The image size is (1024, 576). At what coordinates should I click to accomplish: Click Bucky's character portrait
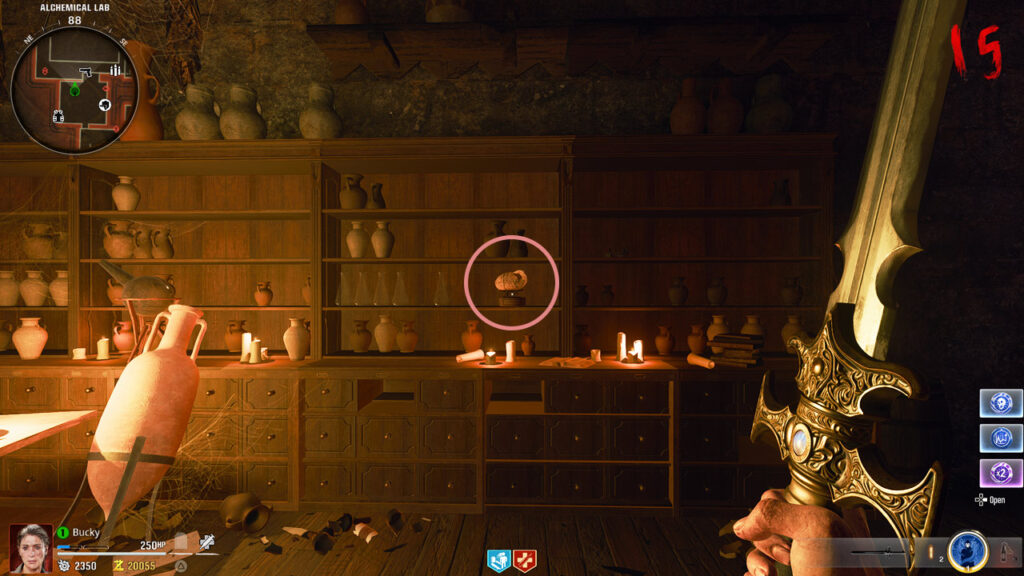tap(30, 548)
